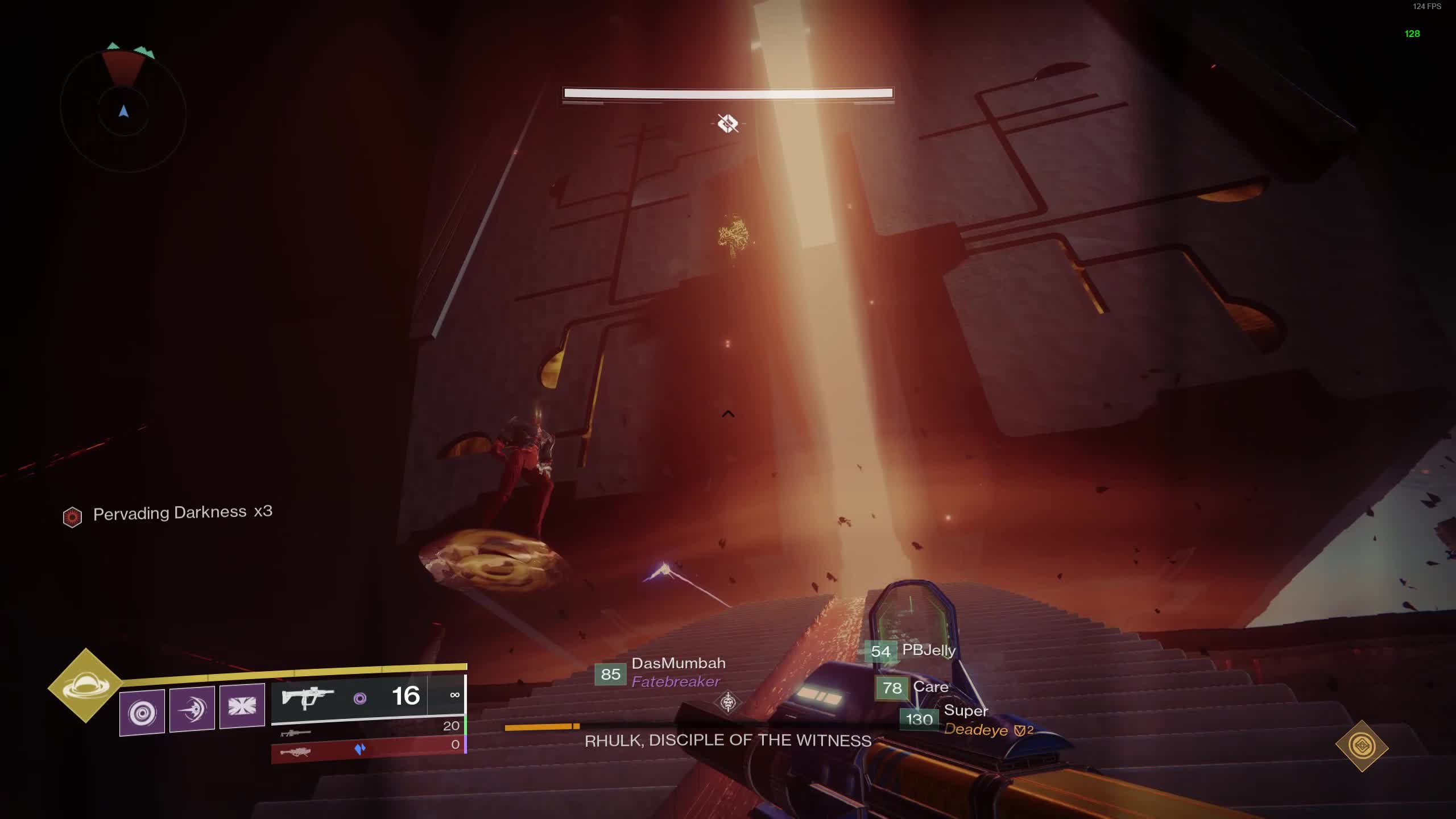Viewport: 1456px width, 819px height.
Task: Click the Pervading Darkness x3 debuff icon
Action: pyautogui.click(x=72, y=517)
